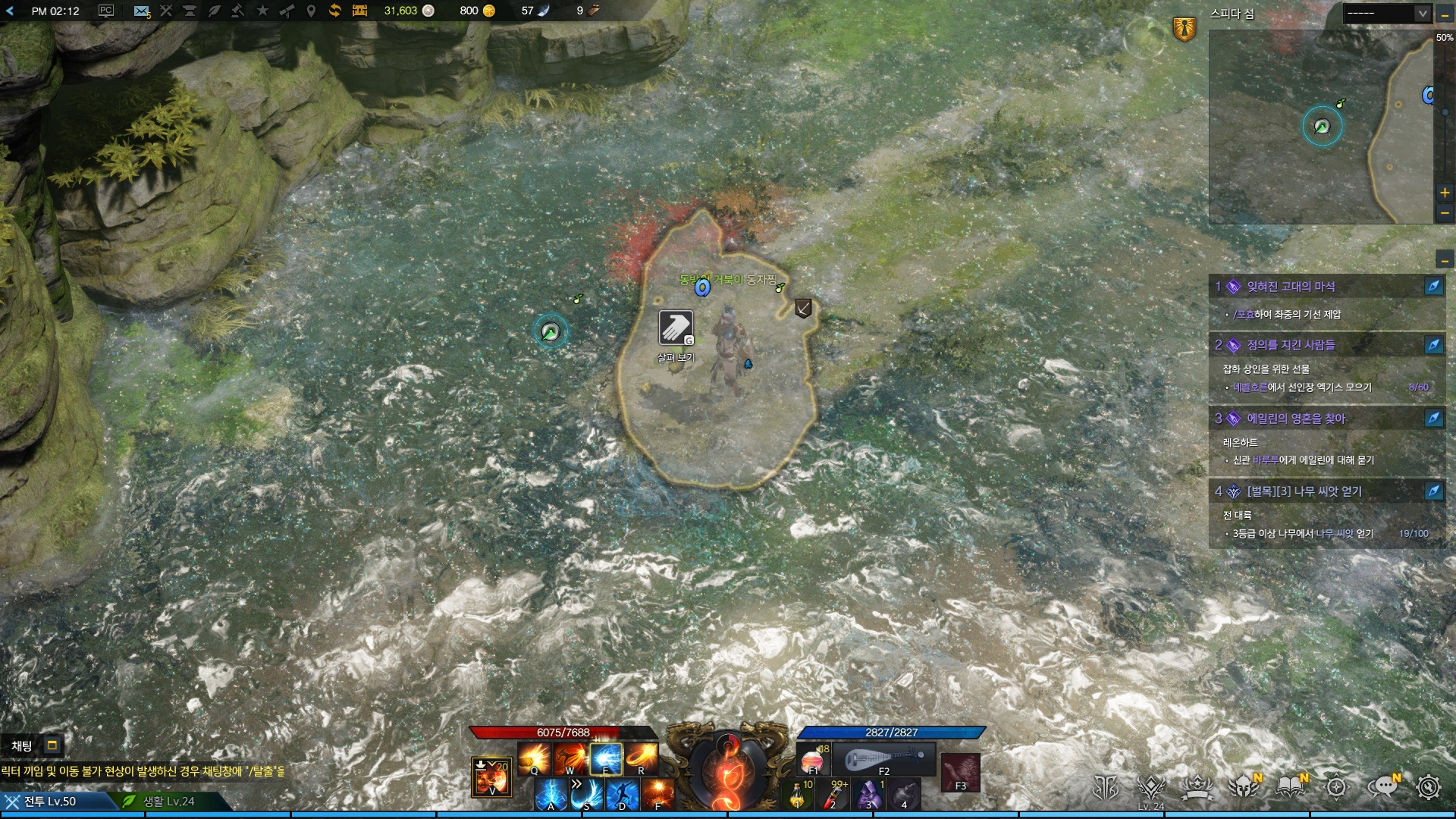Screen dimensions: 1456x819
Task: Open the chat bubble community menu
Action: point(1382,788)
